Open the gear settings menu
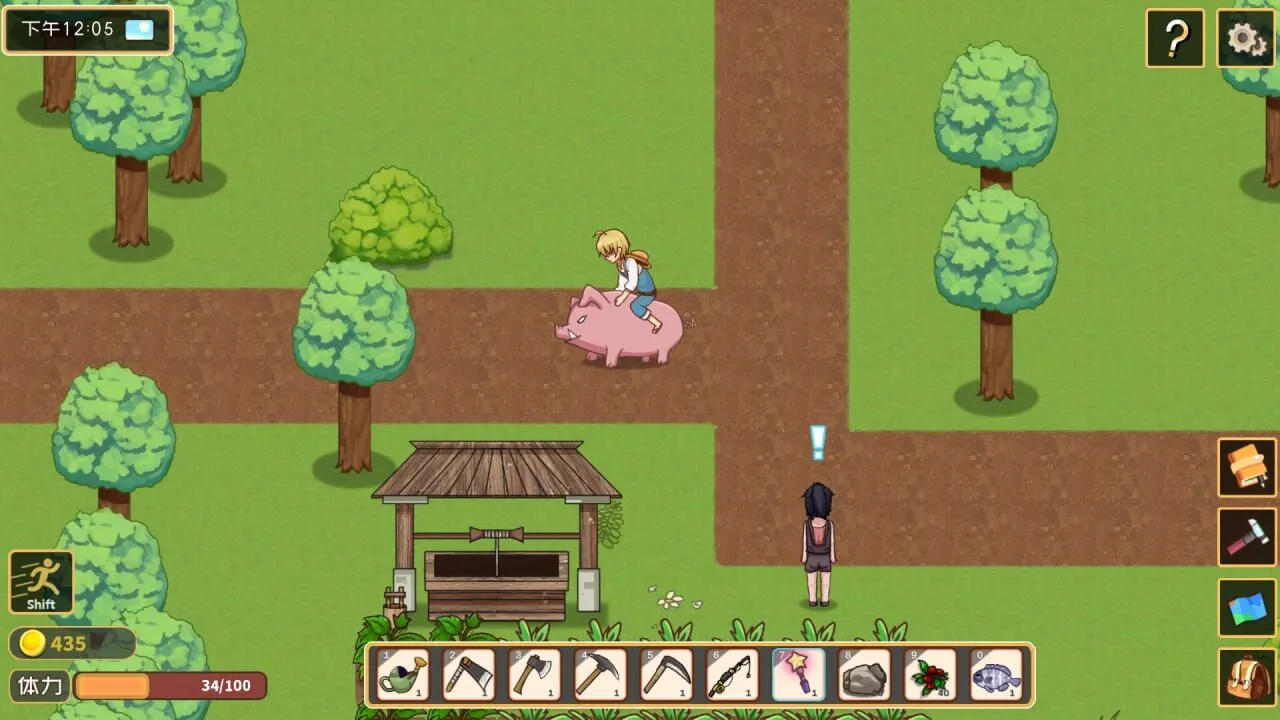This screenshot has width=1280, height=720. pyautogui.click(x=1245, y=39)
